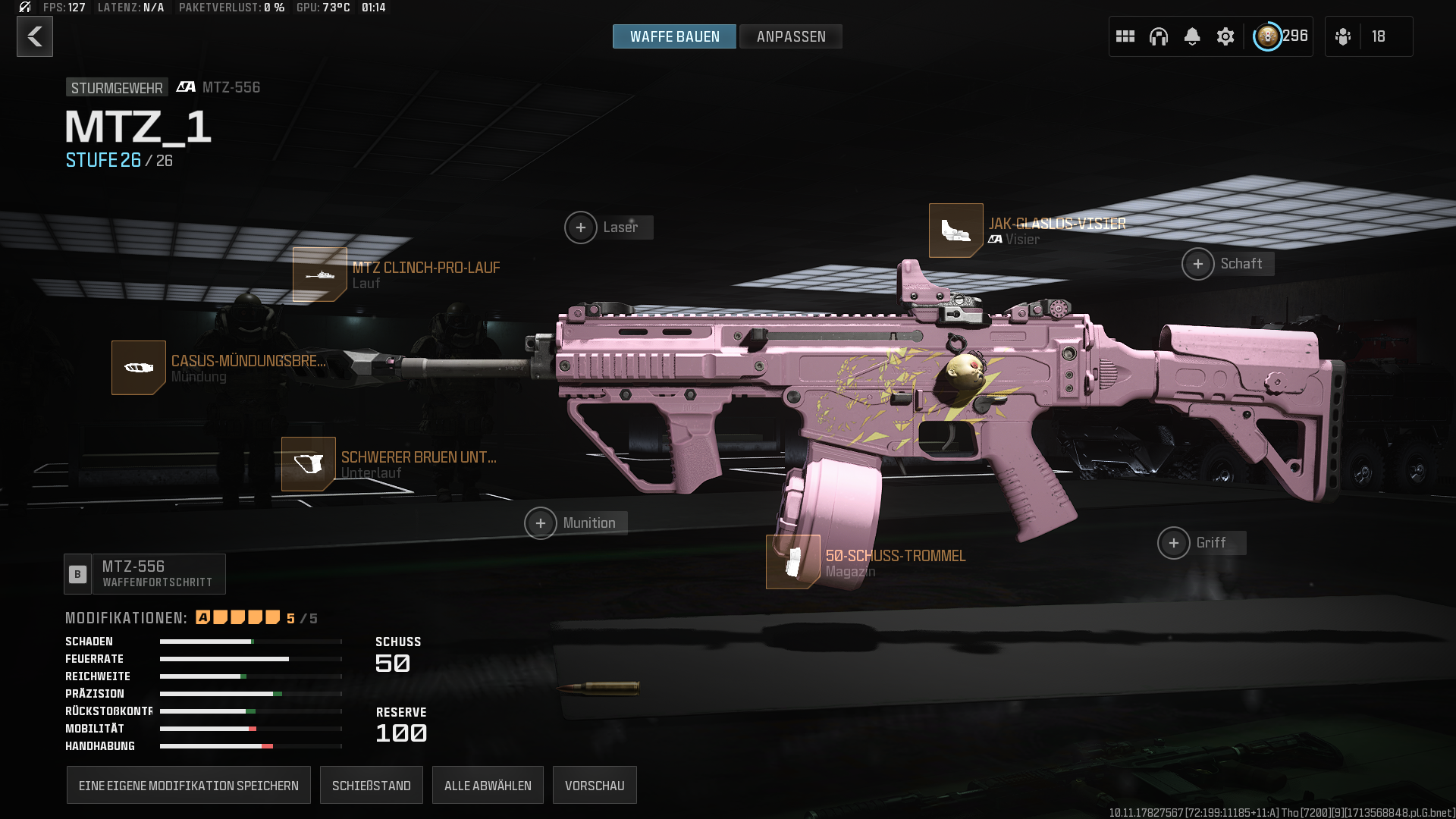
Task: Open notifications bell icon
Action: point(1192,36)
